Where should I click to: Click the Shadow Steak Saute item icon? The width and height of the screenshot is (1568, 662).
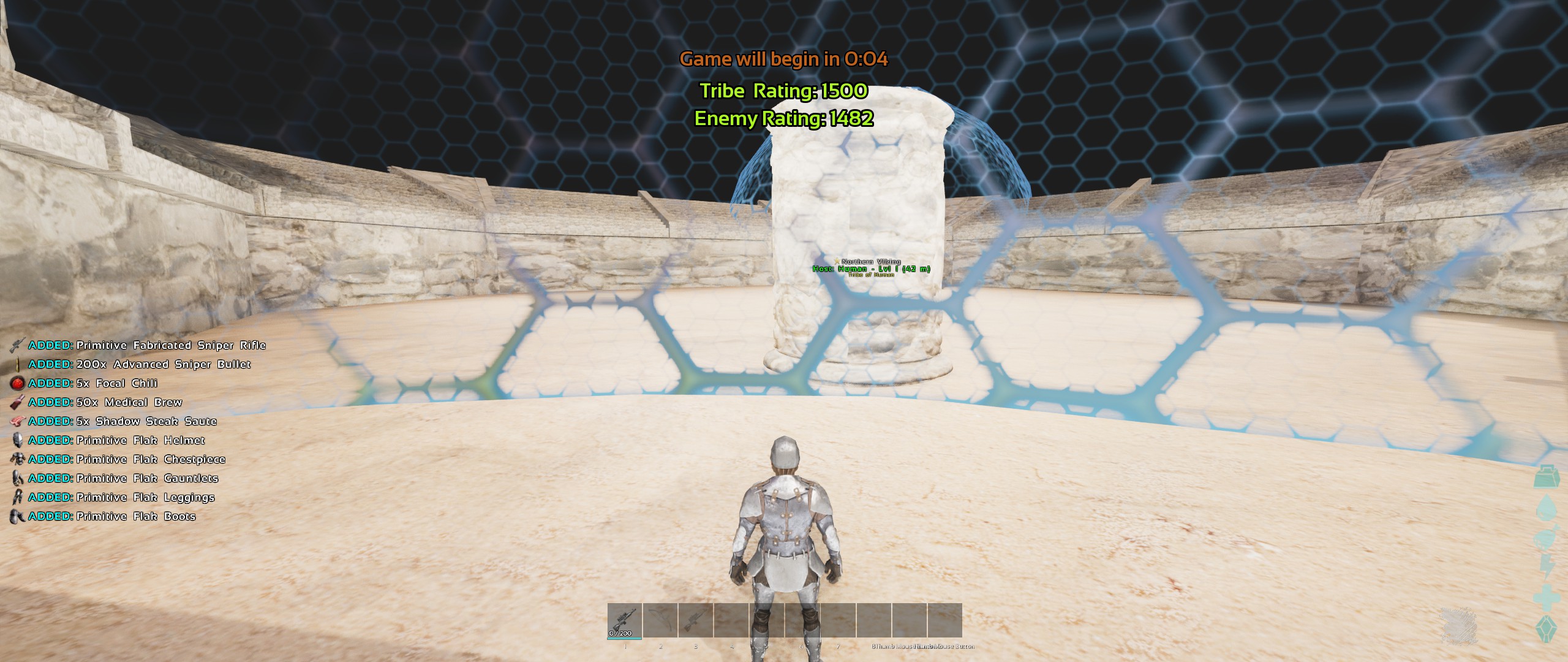tap(18, 421)
